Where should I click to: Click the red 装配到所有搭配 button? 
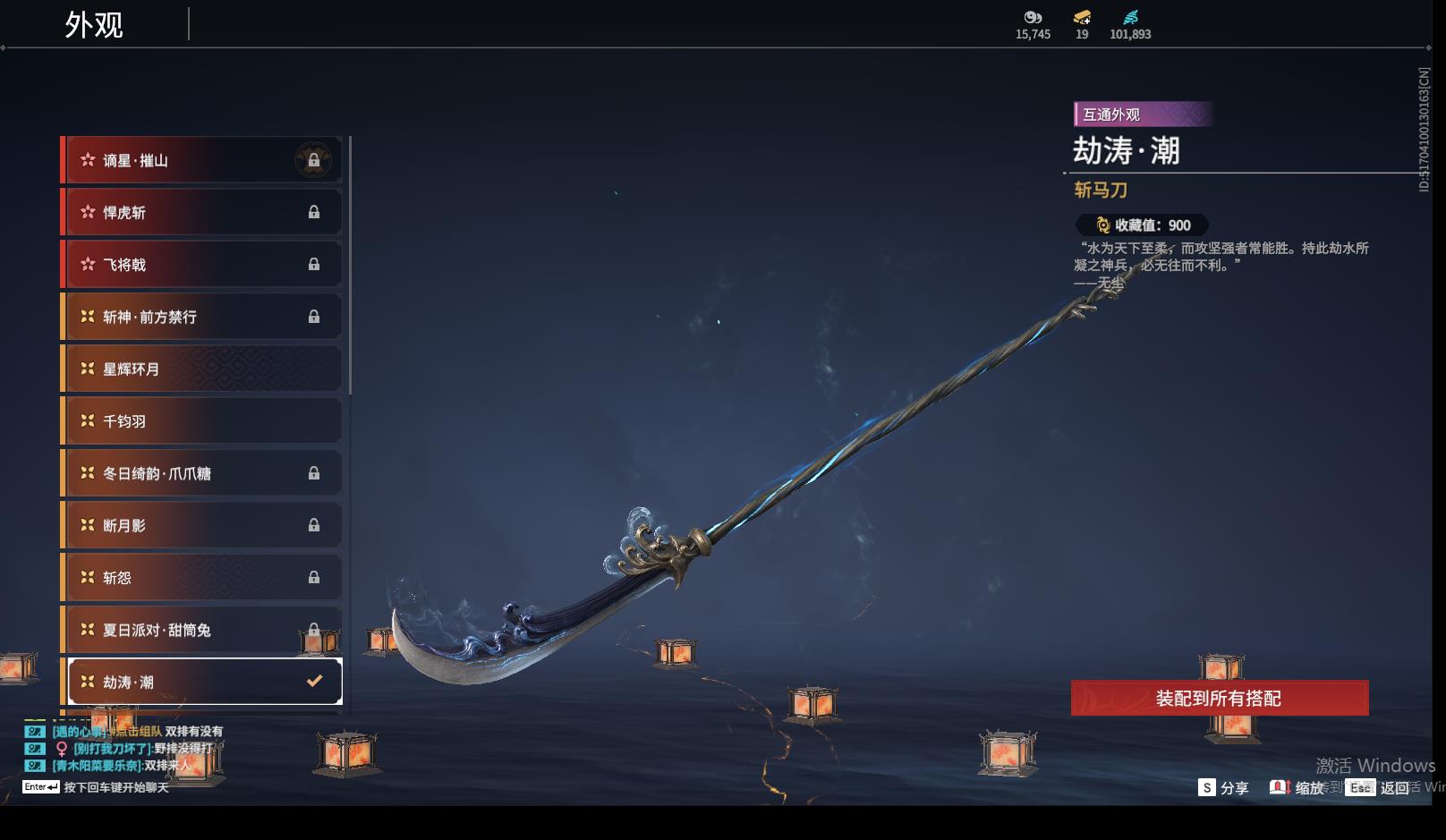tap(1219, 698)
